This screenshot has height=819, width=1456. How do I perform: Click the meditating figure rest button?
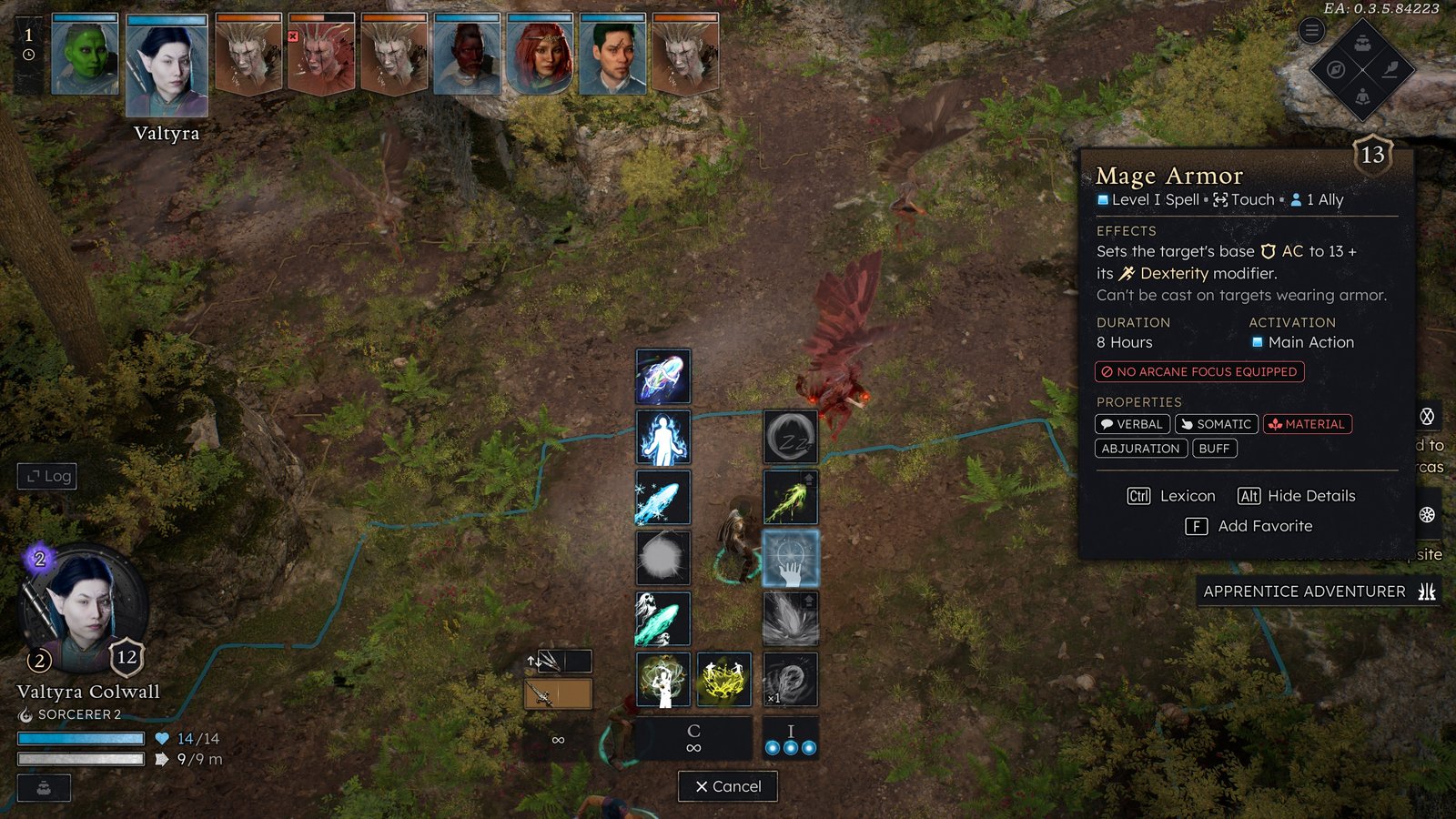click(x=1362, y=96)
